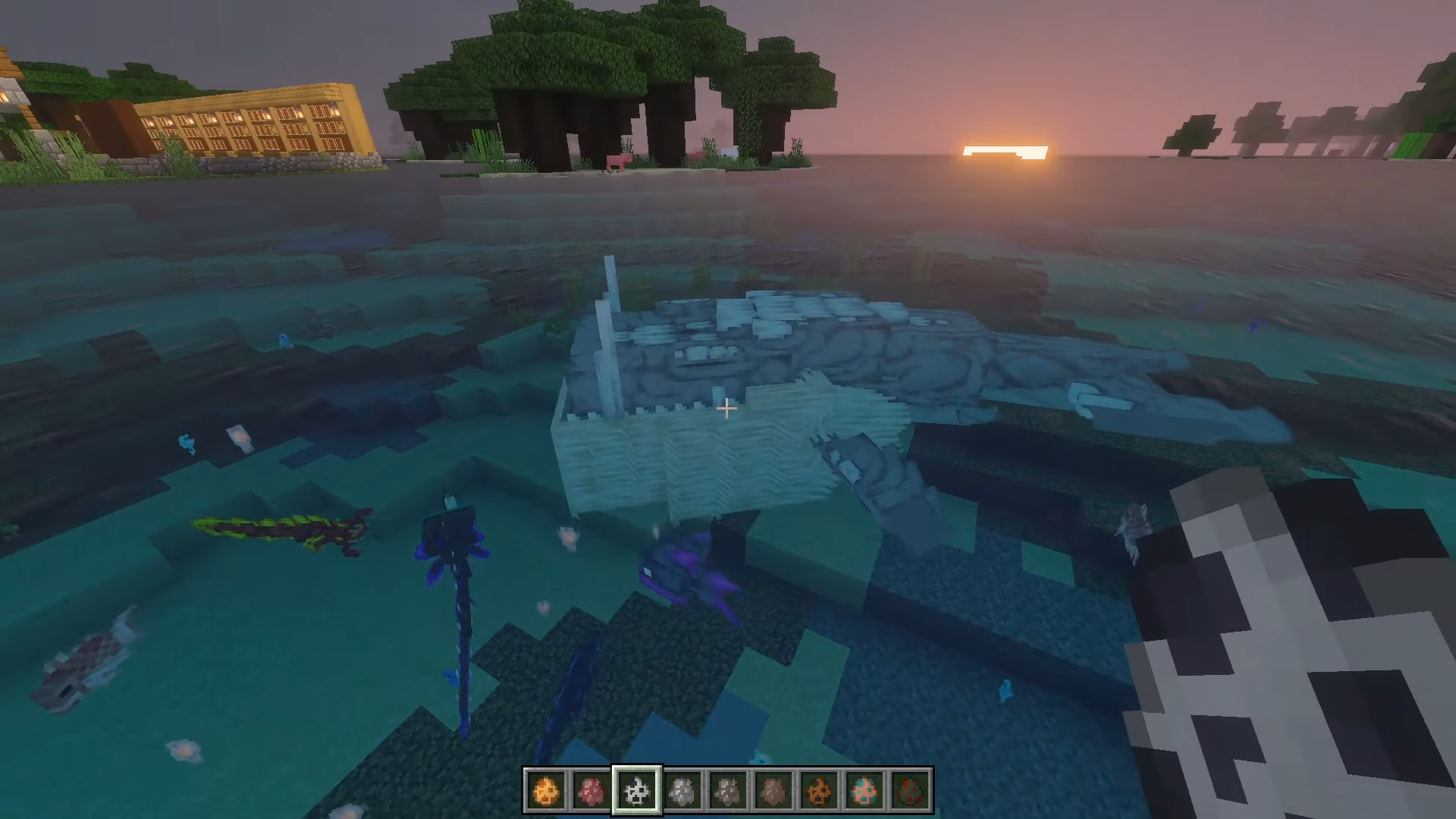
Task: Click the highlighted black-and-white spawn egg
Action: click(x=636, y=791)
